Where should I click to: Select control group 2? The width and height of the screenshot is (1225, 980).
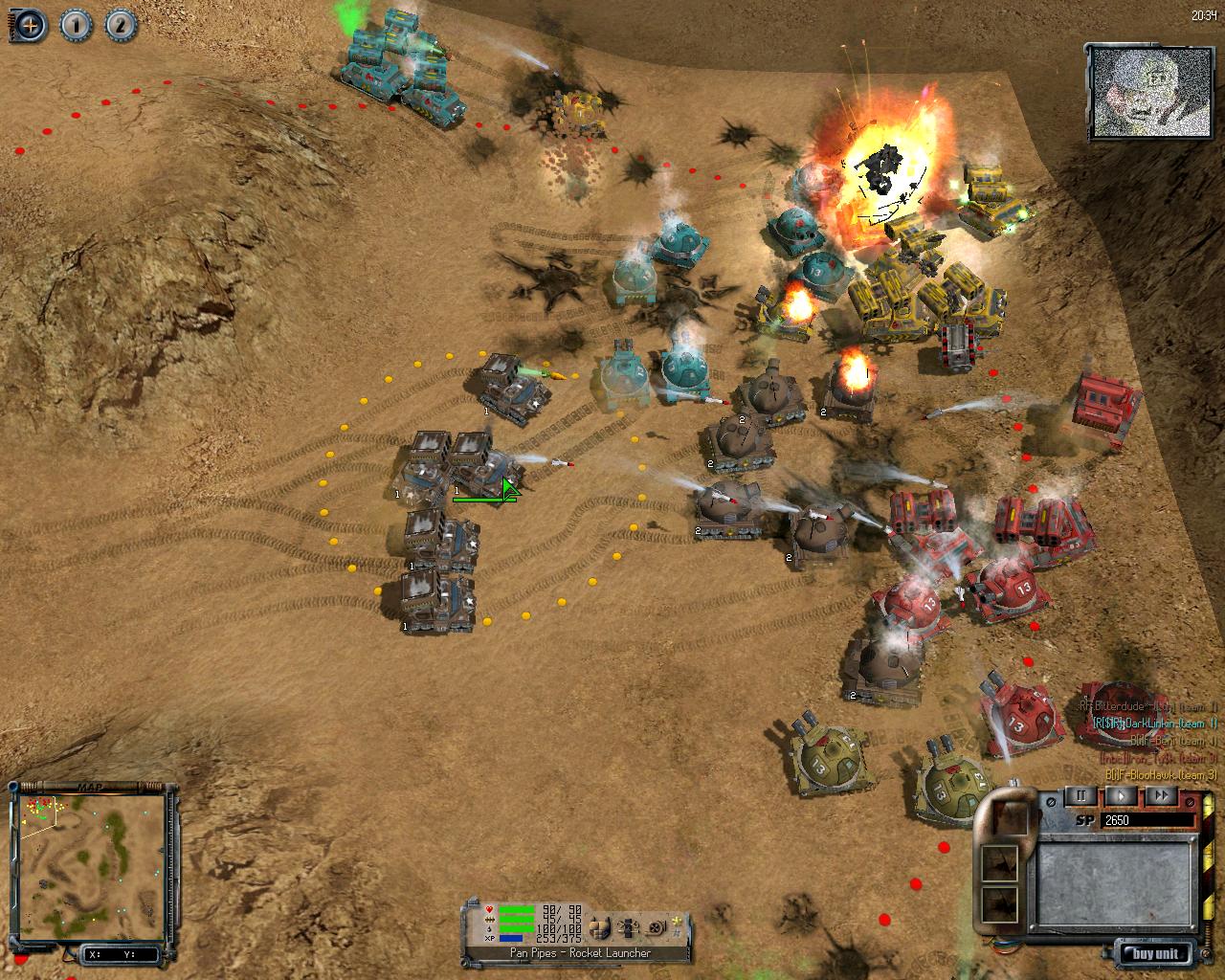(121, 25)
